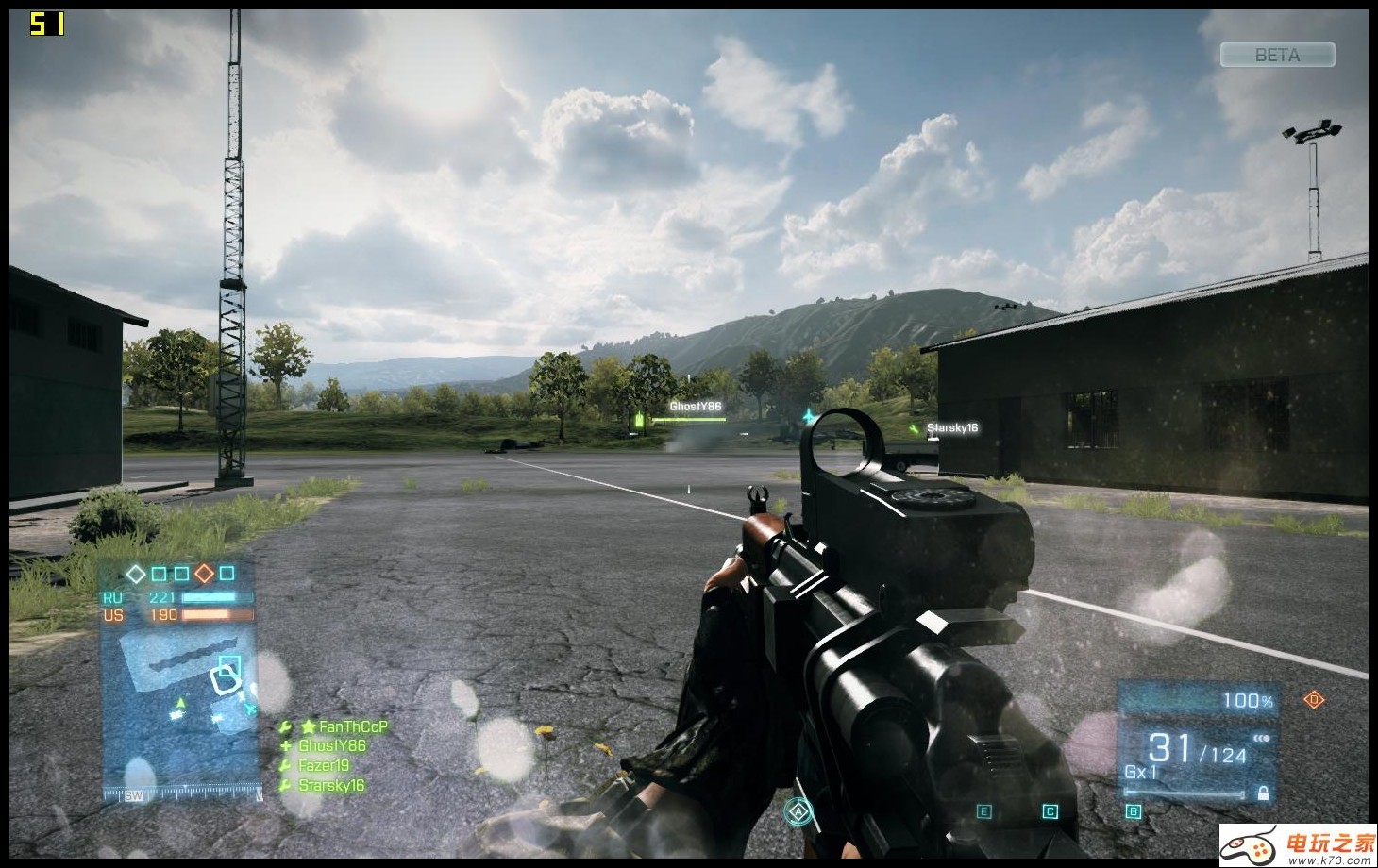1378x868 pixels.
Task: Click the BETA badge
Action: click(1277, 56)
